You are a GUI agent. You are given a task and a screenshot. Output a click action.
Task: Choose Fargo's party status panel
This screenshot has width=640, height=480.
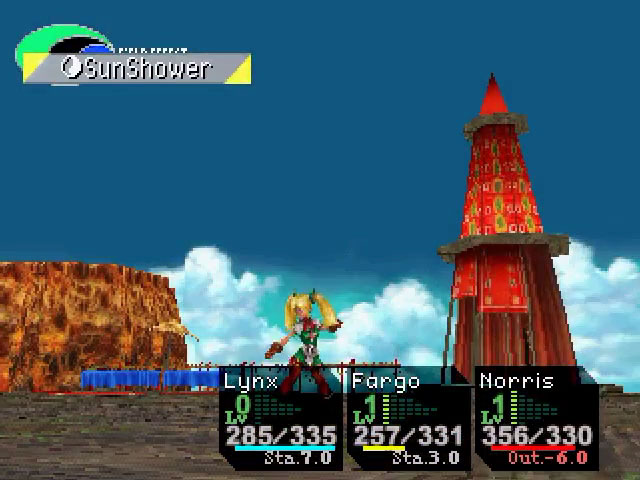click(408, 420)
